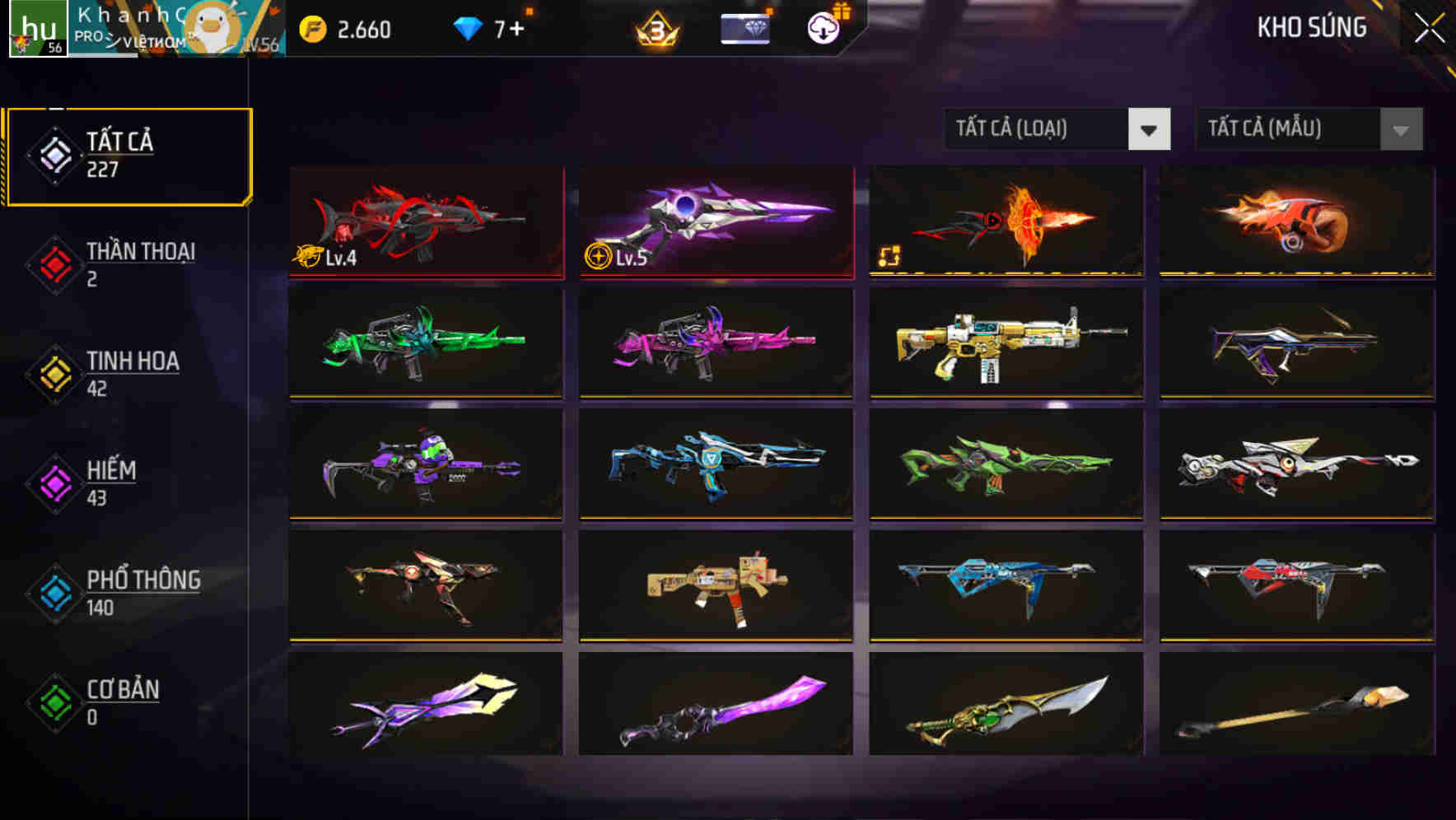This screenshot has height=820, width=1456.
Task: Open the card collection icon beside the rank badge
Action: [x=745, y=27]
